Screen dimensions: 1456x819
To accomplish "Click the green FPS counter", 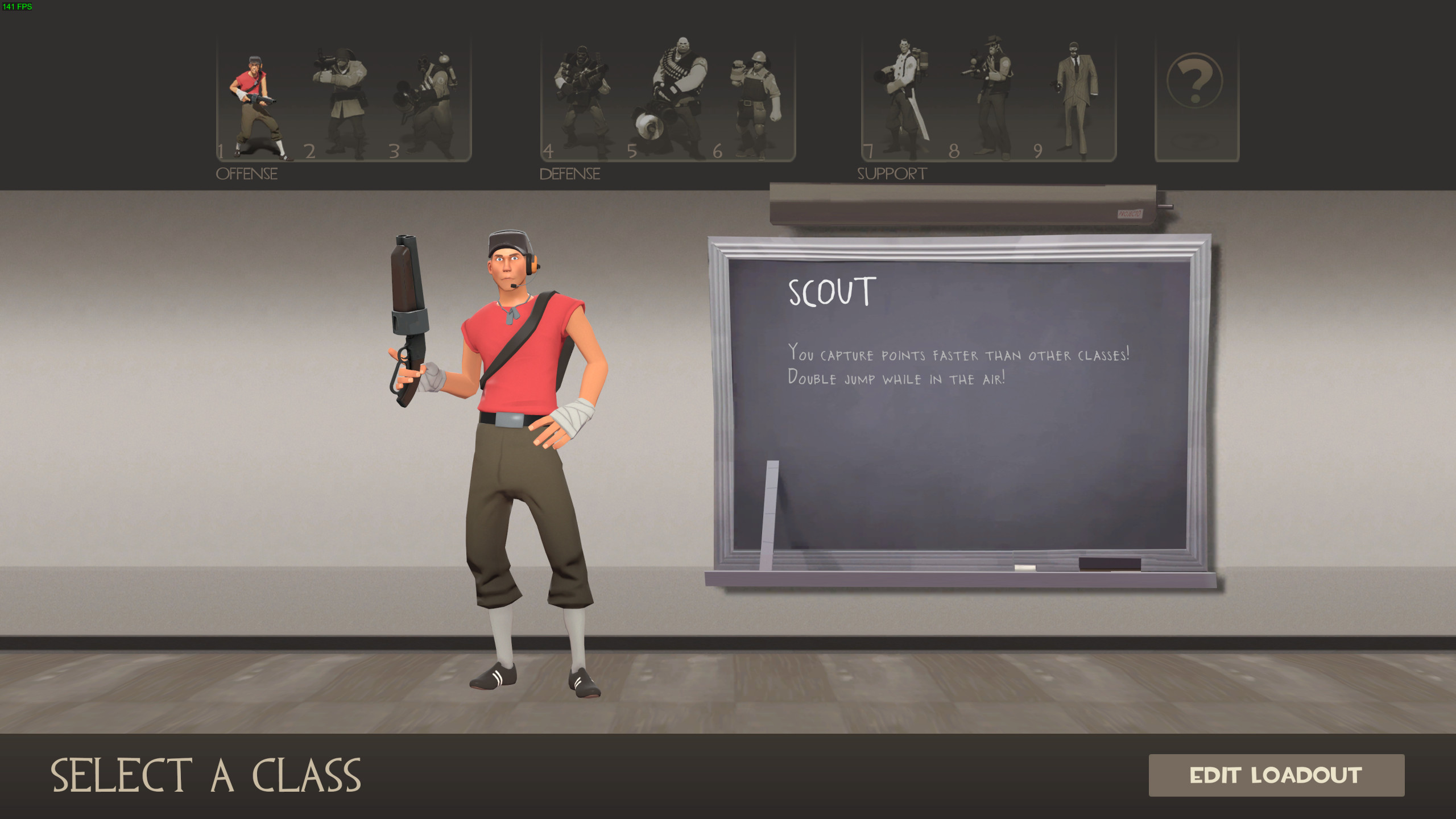I will 18,7.
